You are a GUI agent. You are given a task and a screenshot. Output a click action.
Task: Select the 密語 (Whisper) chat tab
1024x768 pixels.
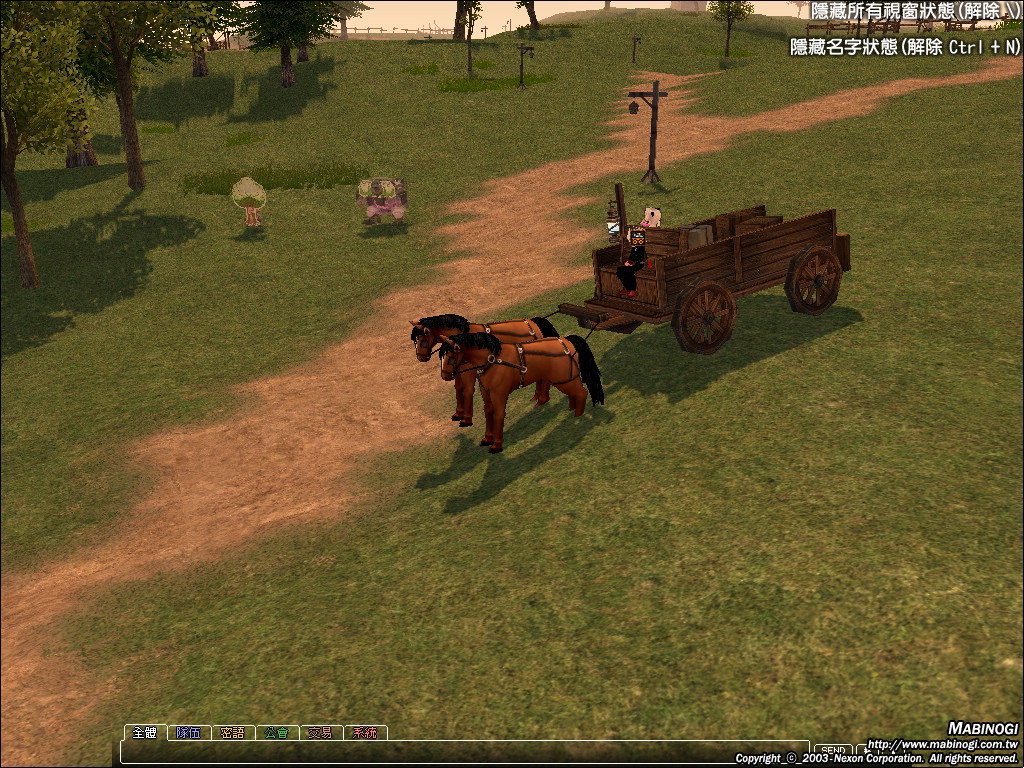233,732
